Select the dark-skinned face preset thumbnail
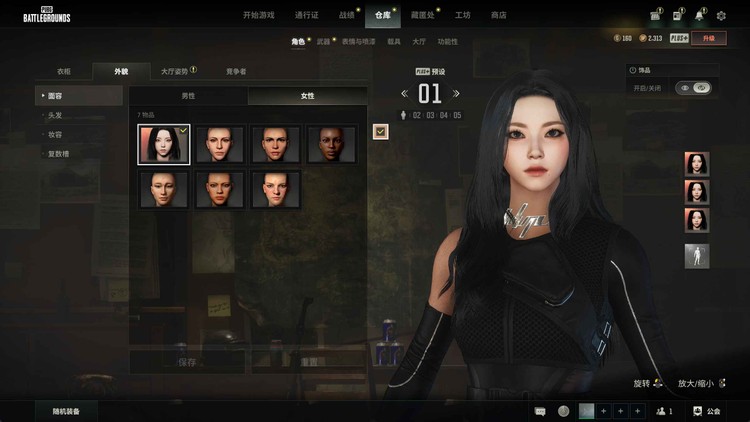Screen dimensions: 750x422 tap(331, 144)
